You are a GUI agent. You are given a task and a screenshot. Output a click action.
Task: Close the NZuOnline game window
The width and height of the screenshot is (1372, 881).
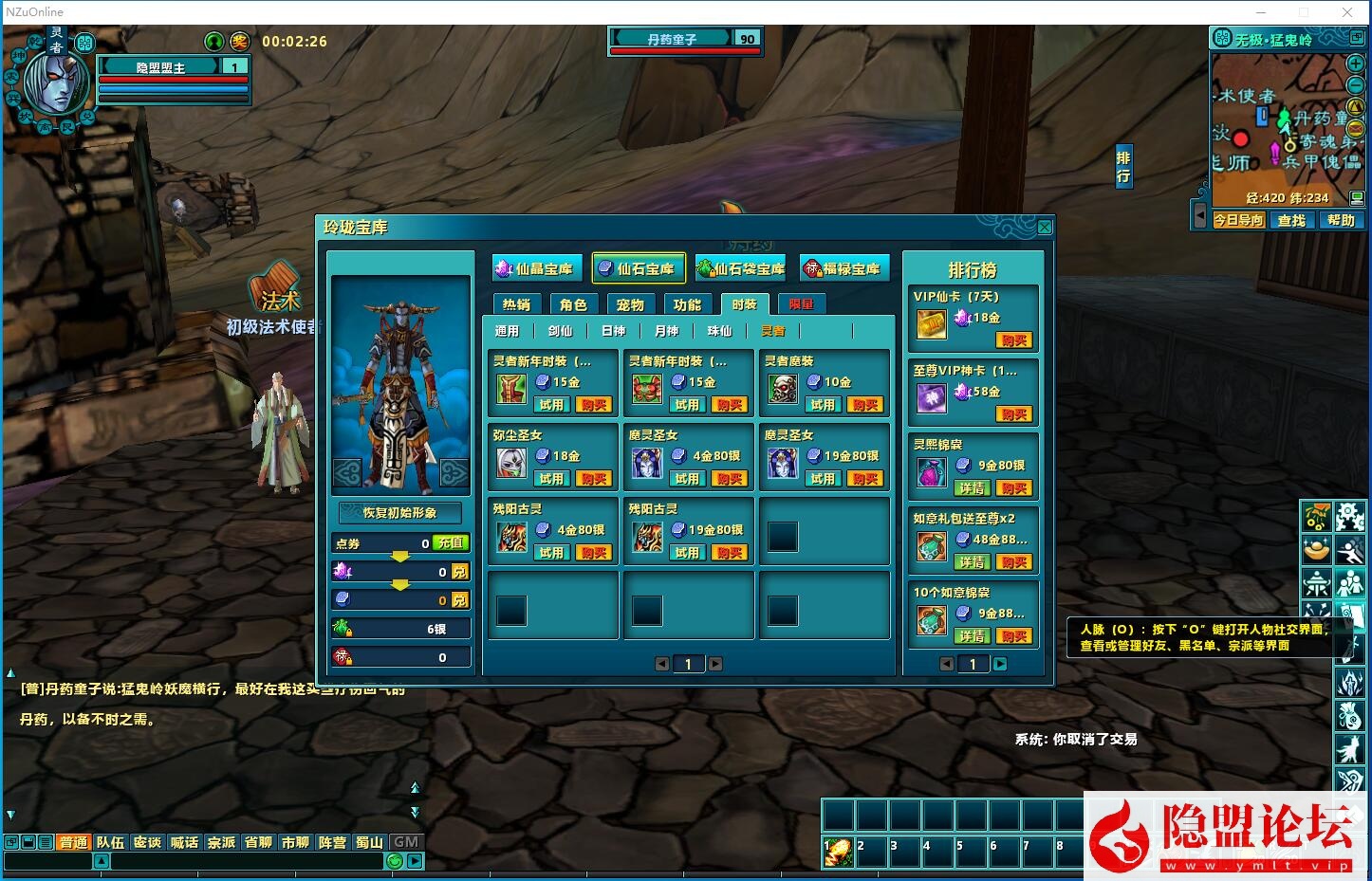pyautogui.click(x=1347, y=12)
